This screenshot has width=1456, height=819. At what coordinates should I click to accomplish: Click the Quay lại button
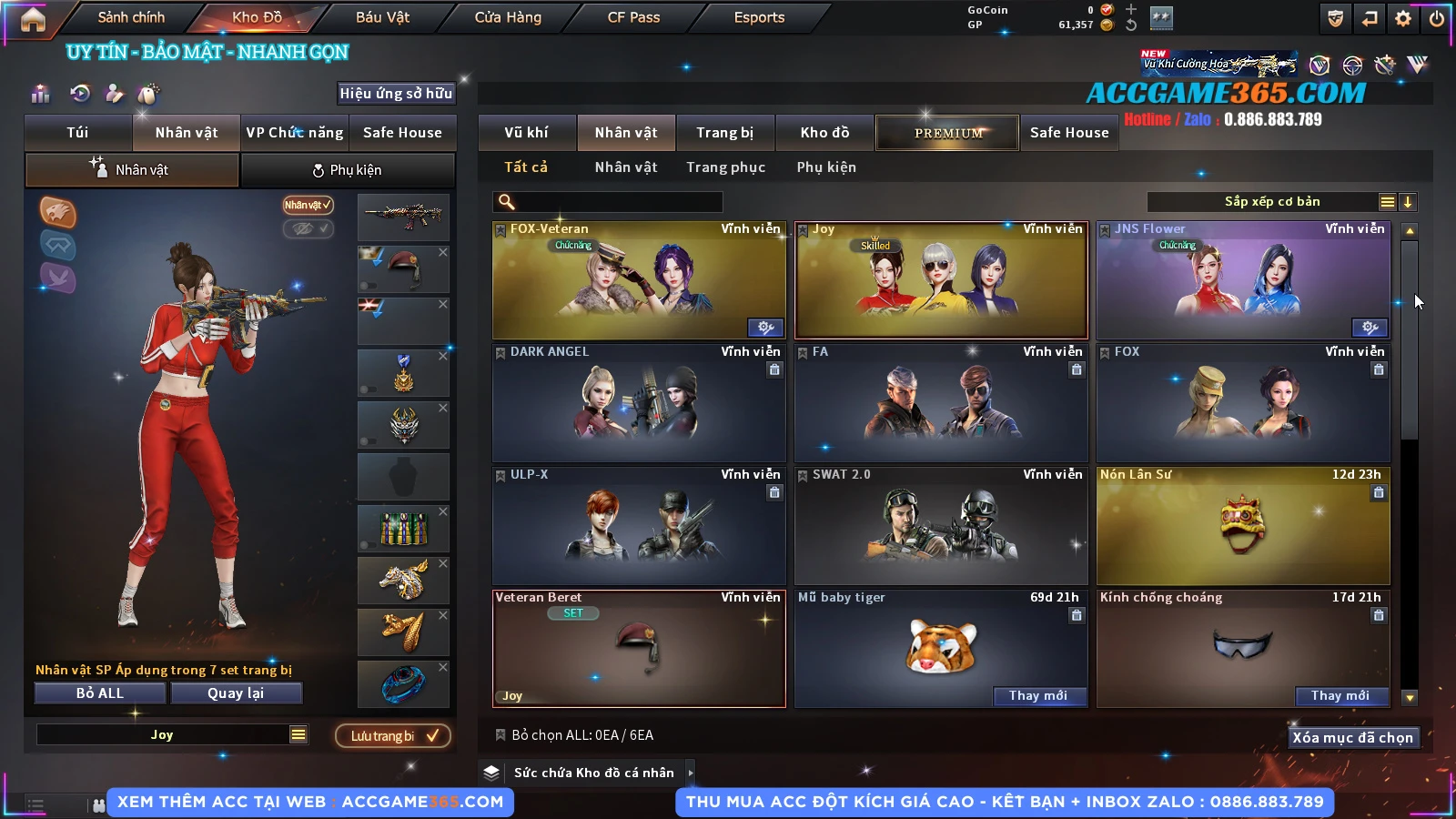236,693
